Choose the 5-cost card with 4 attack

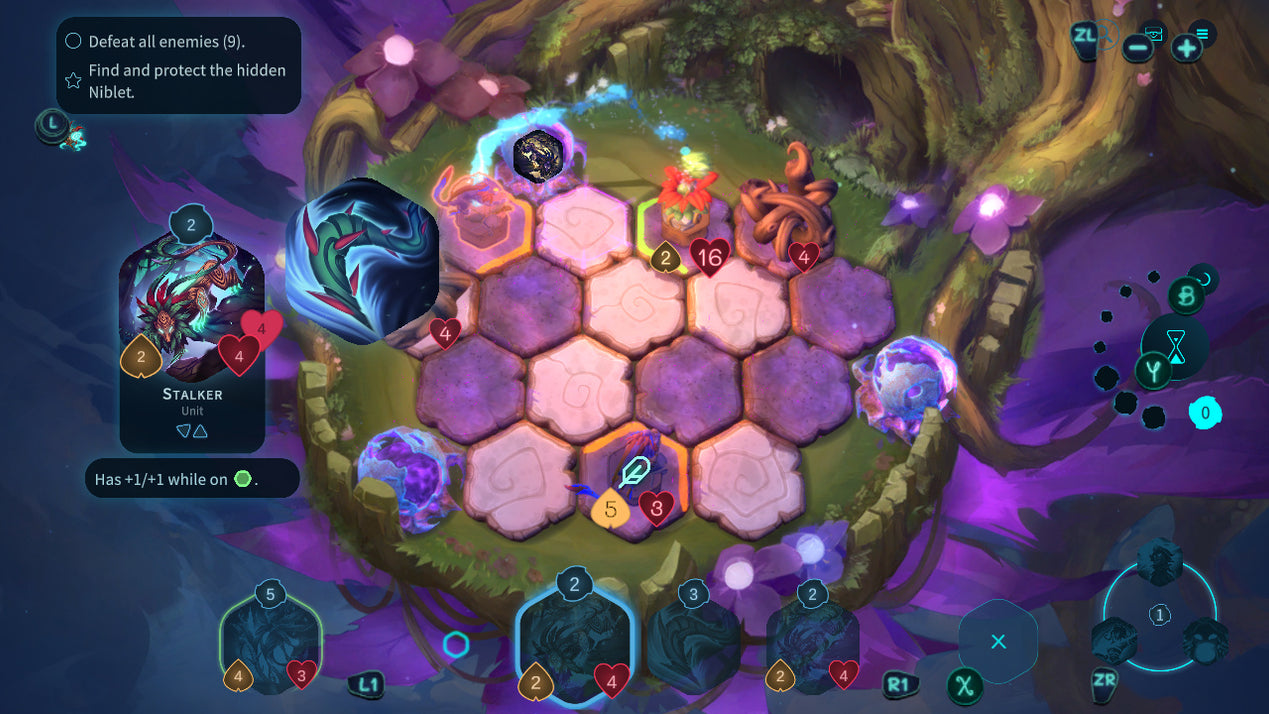270,642
